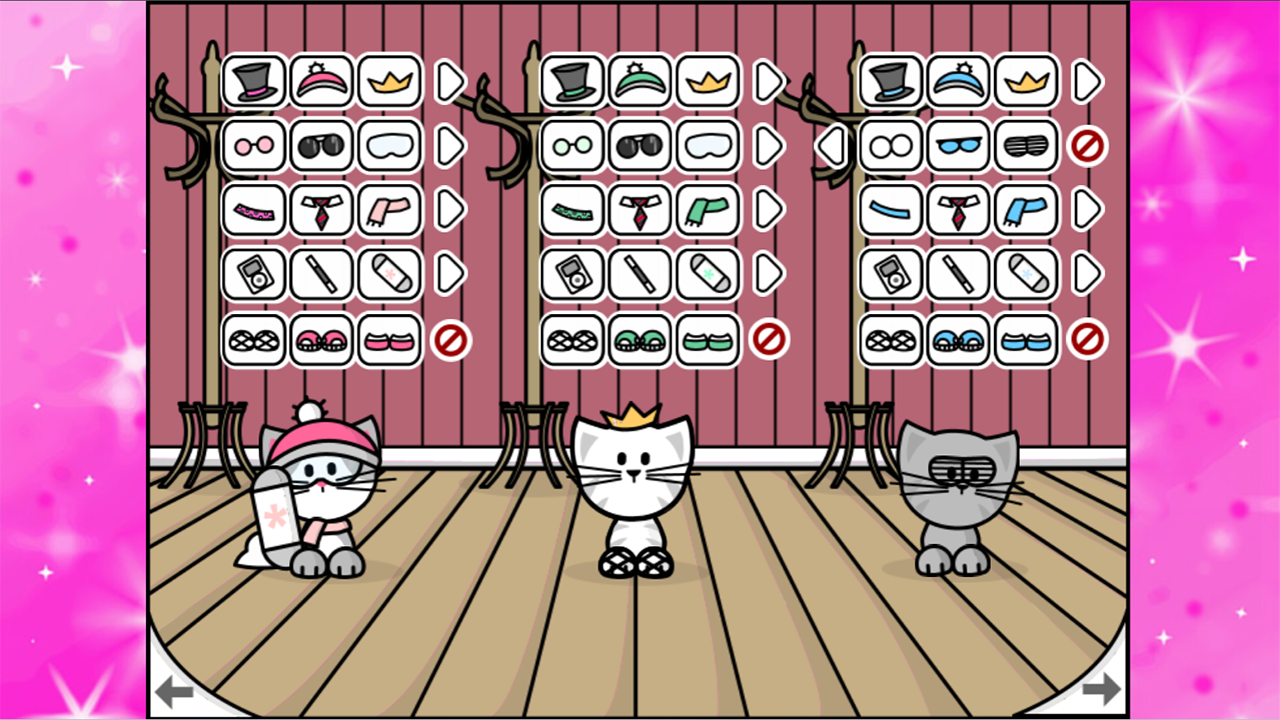The image size is (1280, 720).
Task: Clear the third cat's eyewear using the no icon
Action: pyautogui.click(x=1089, y=146)
